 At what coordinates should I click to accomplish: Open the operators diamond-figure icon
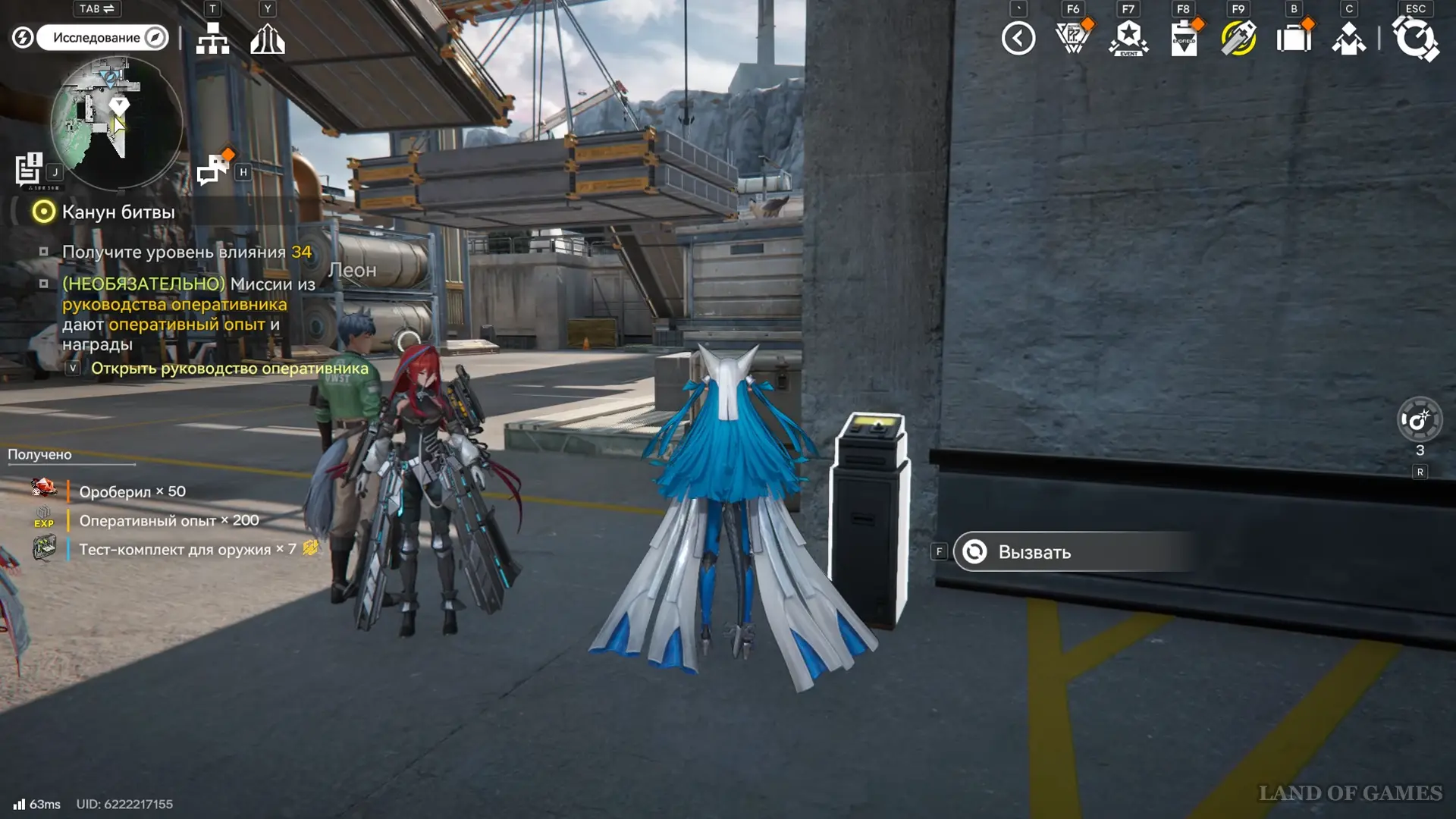coord(1349,38)
